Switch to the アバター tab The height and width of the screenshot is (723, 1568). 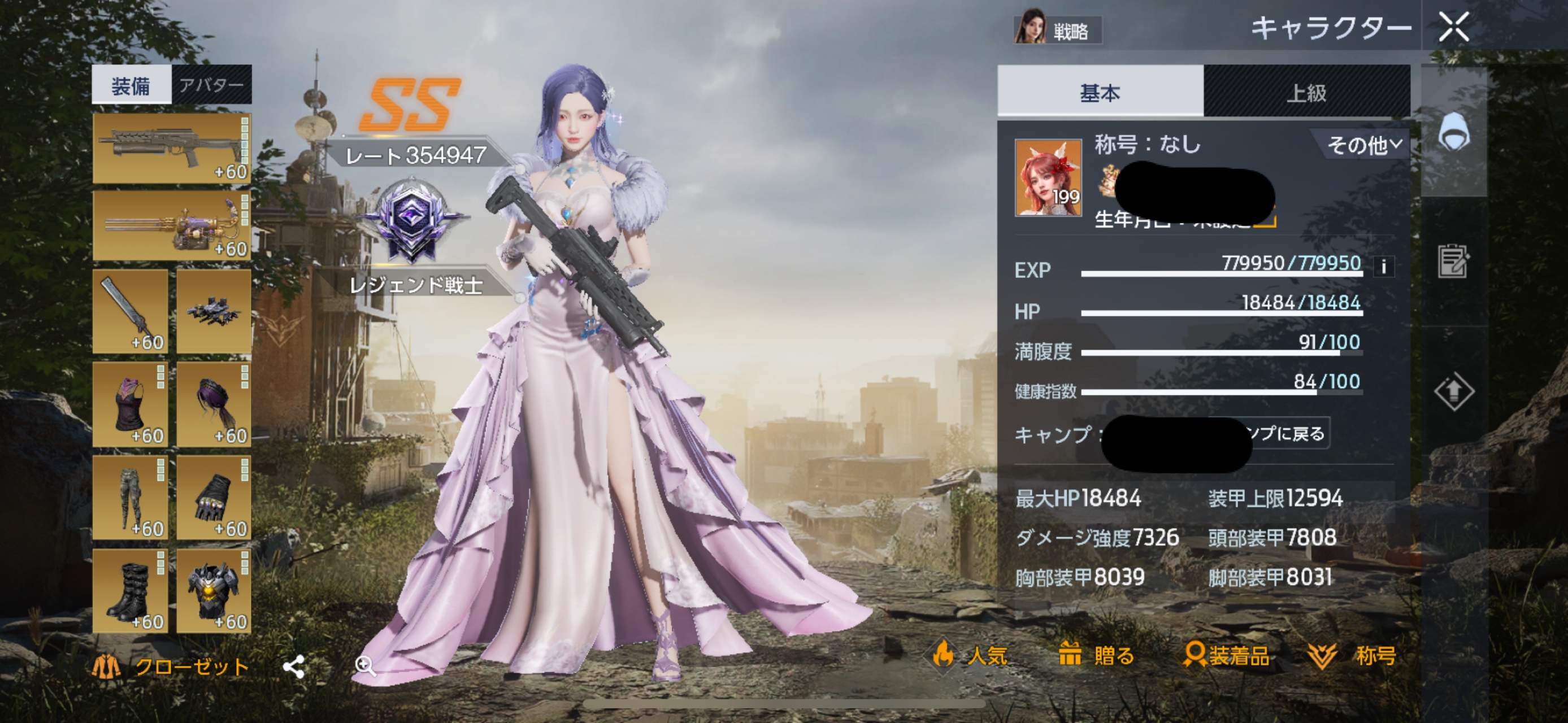211,85
